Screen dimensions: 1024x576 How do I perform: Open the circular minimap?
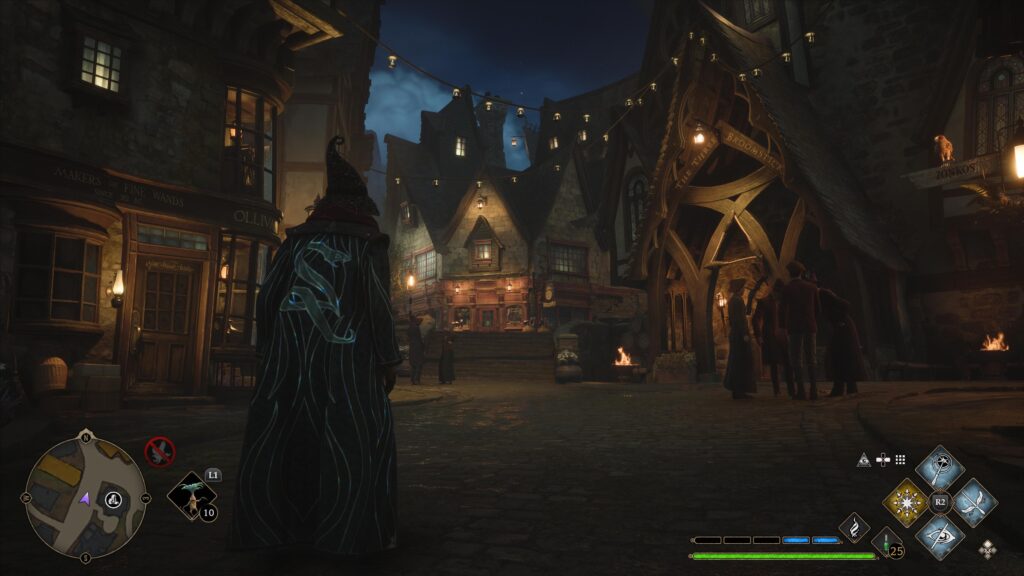(x=85, y=497)
